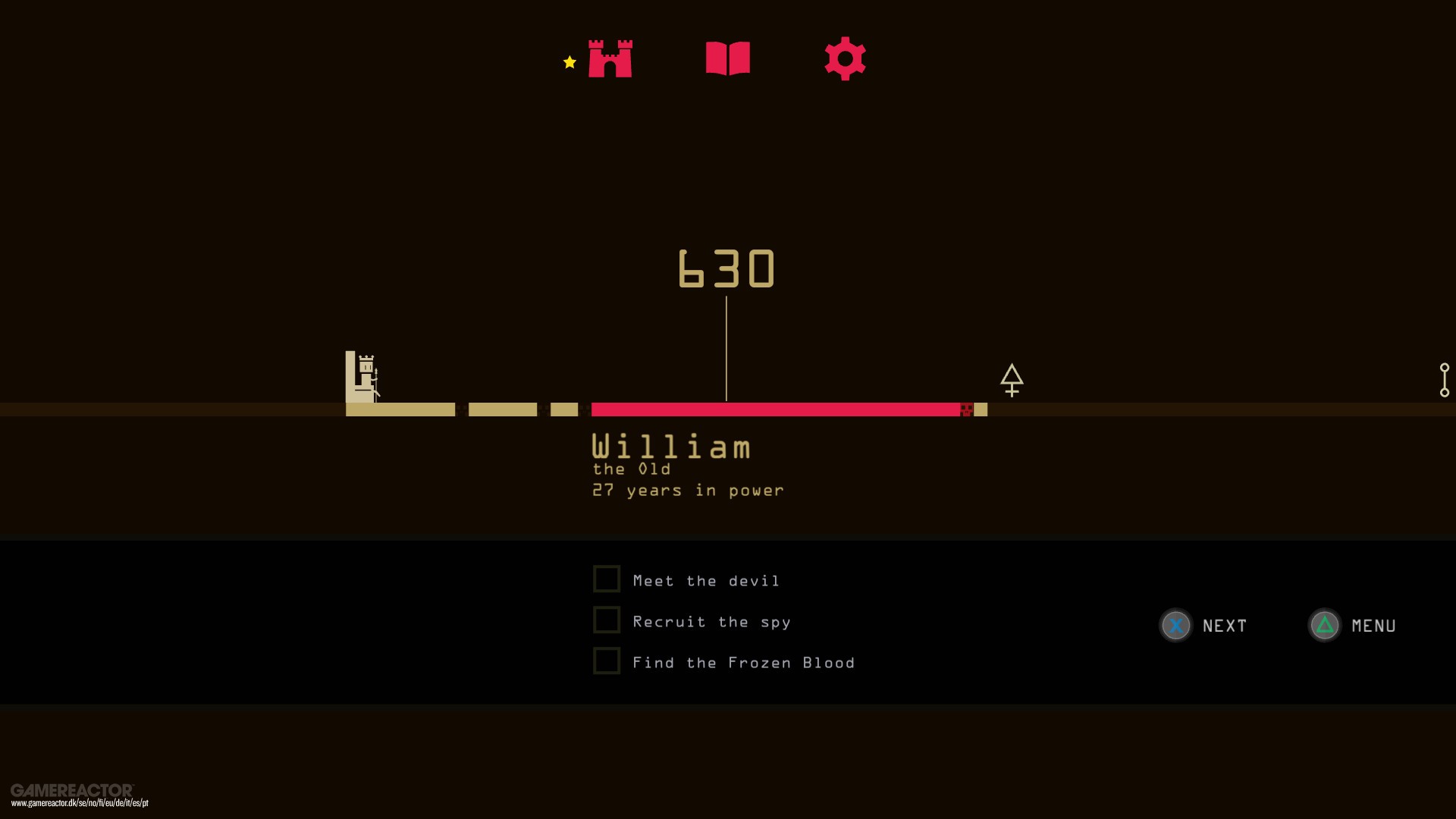The image size is (1456, 819).
Task: Click the green triangle icon next to MENU
Action: click(1324, 626)
